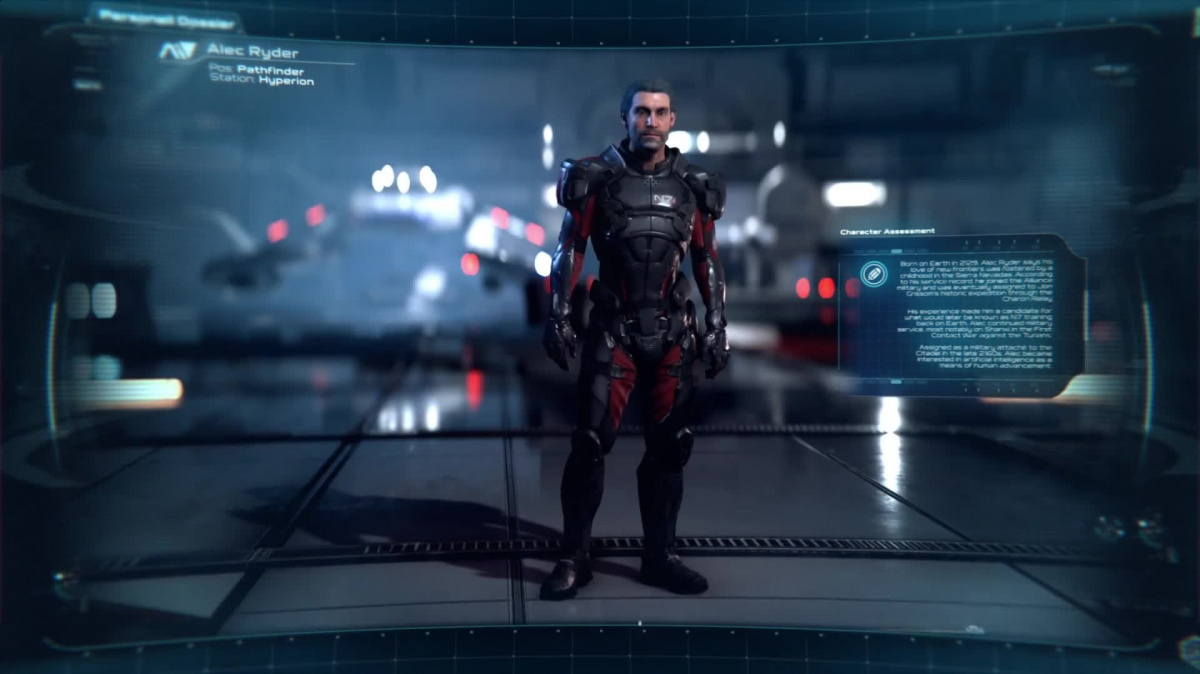
Task: Click the Andromeda Initiative logo beside Alec Ryder
Action: 177,51
